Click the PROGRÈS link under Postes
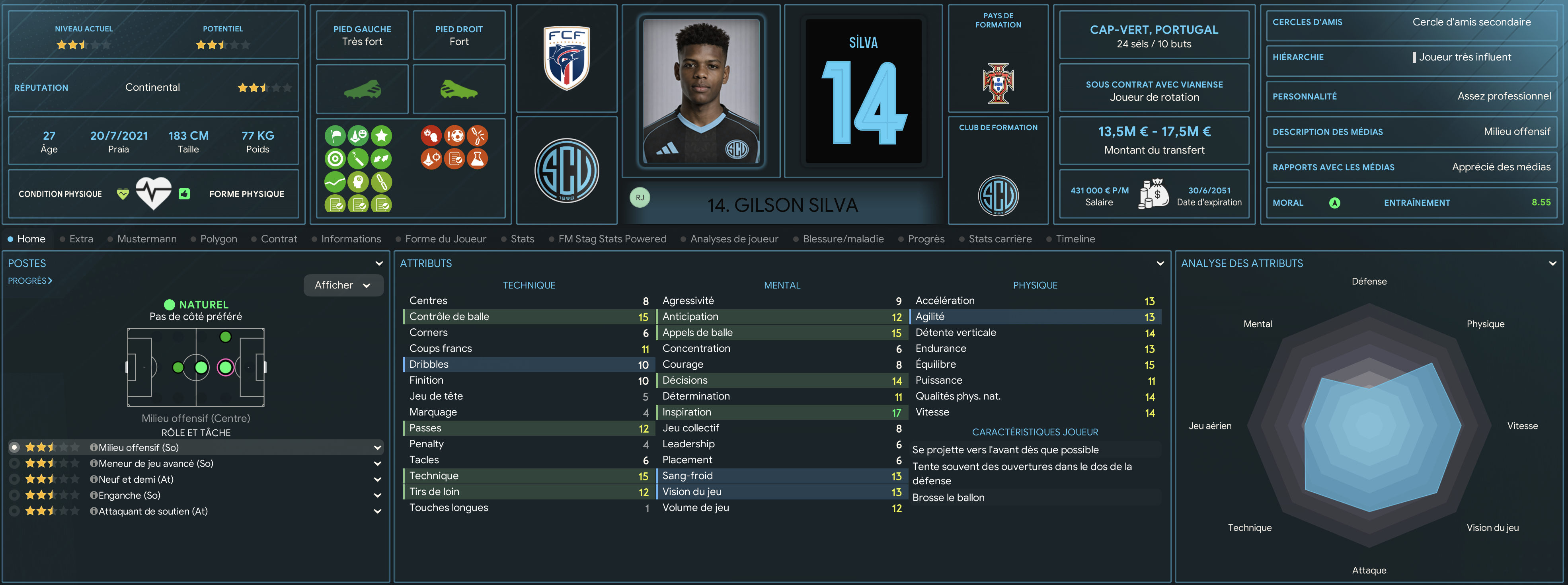 pyautogui.click(x=30, y=281)
